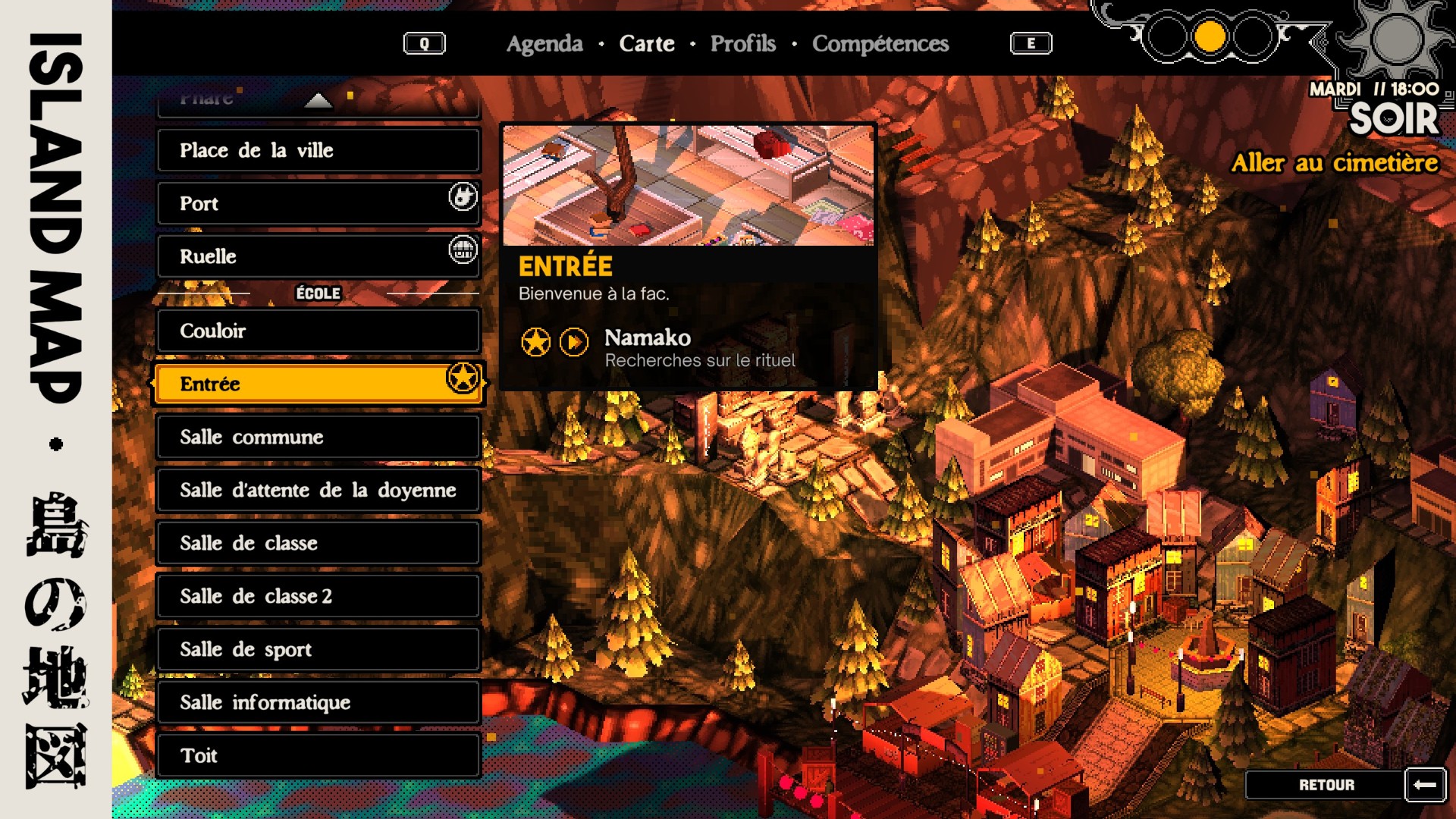Image resolution: width=1456 pixels, height=819 pixels.
Task: Select the Toit location
Action: pos(318,755)
